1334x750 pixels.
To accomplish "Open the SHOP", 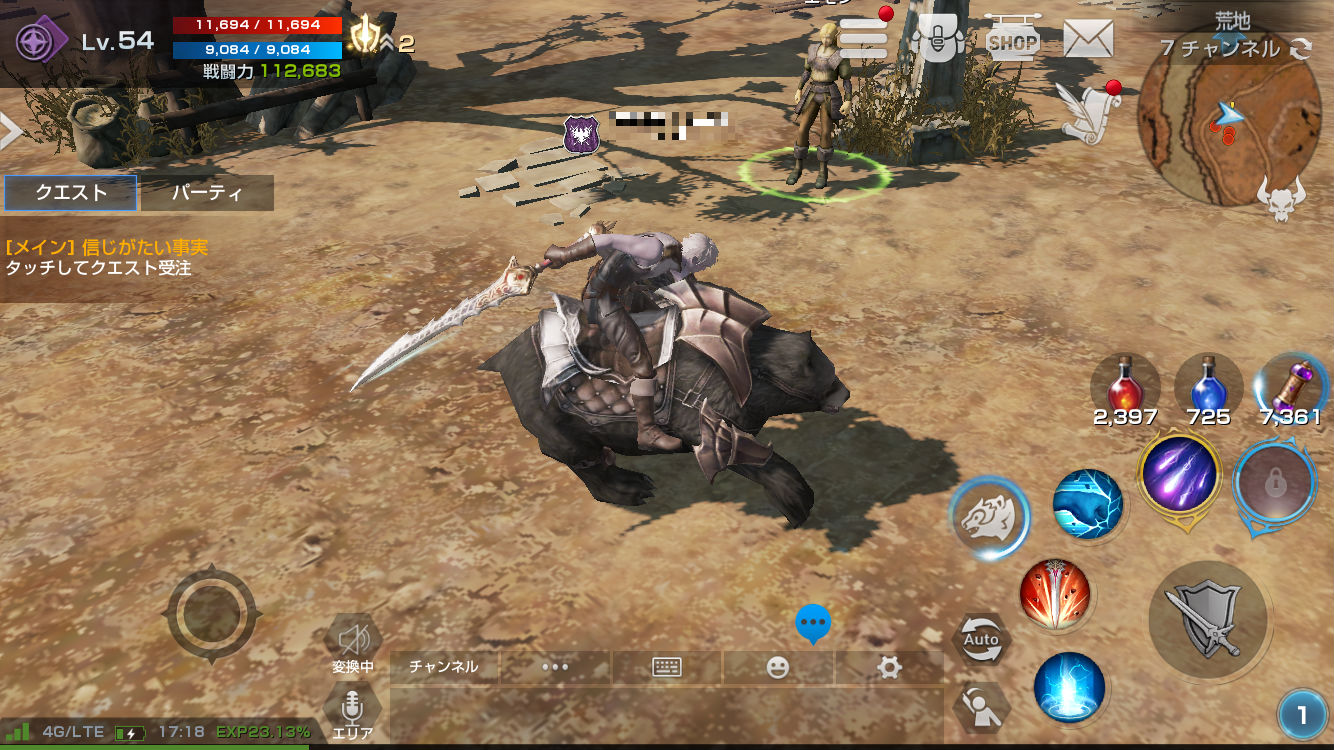I will (1012, 40).
